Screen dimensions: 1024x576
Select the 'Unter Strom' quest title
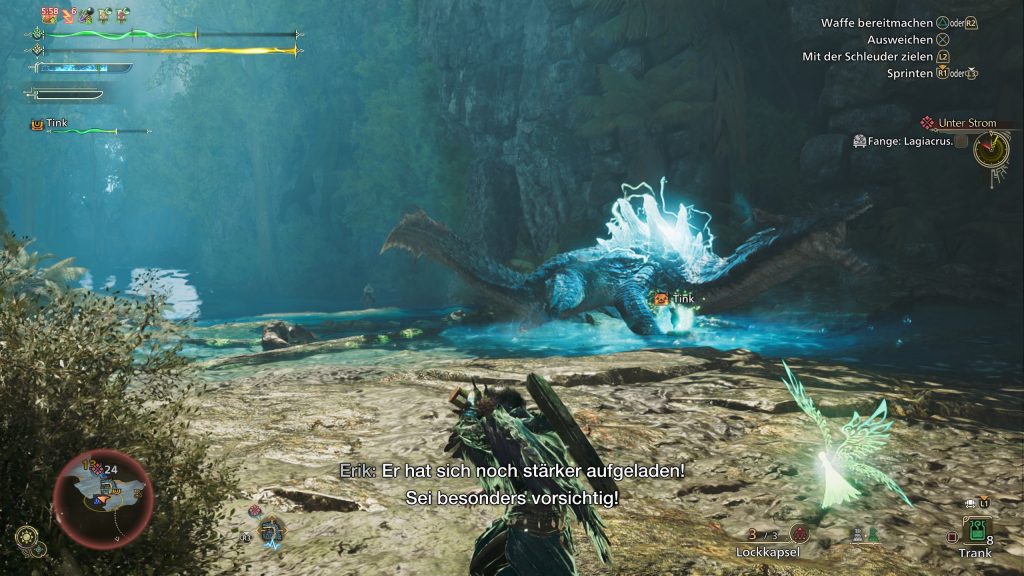point(966,123)
